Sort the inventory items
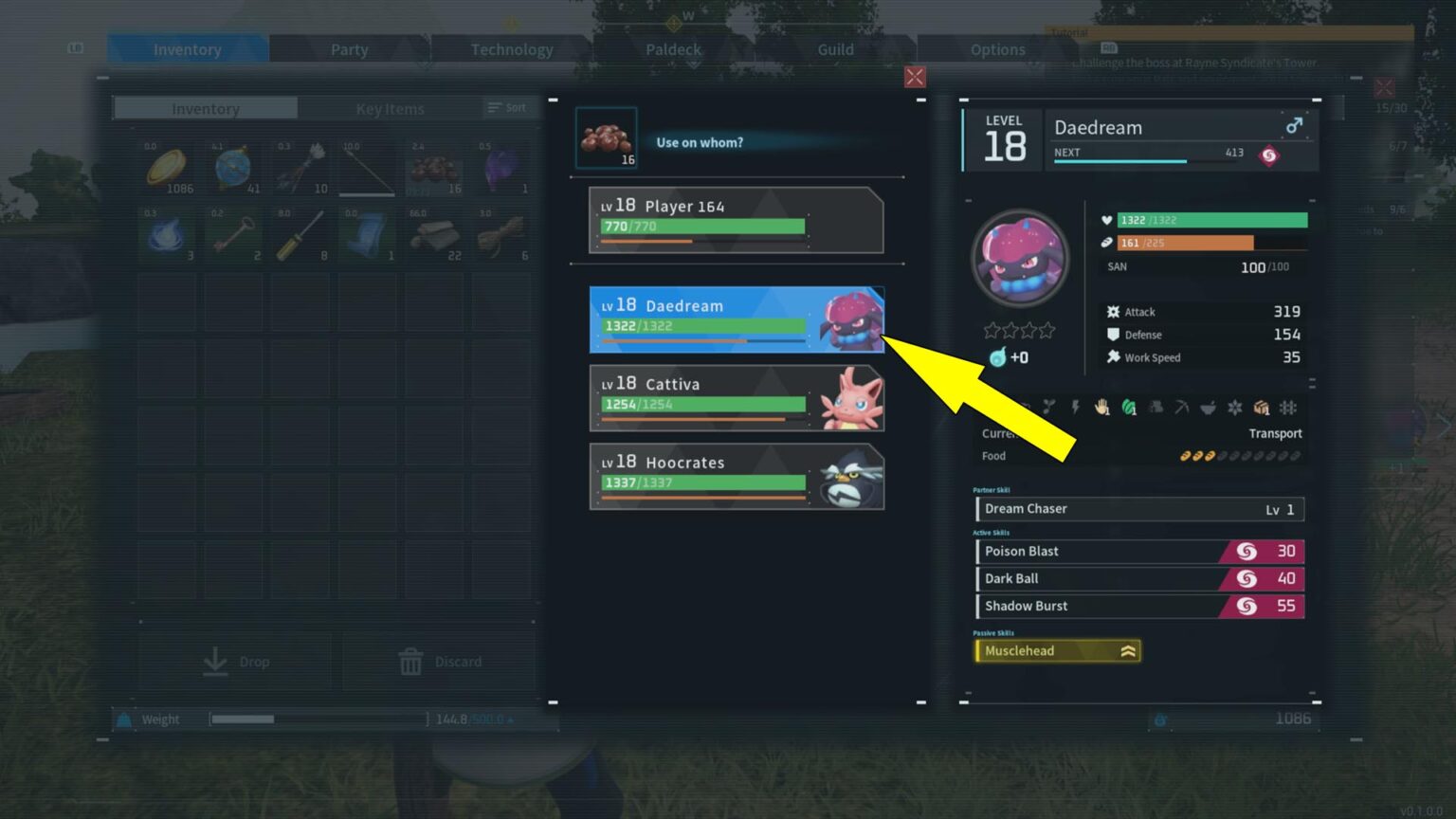The width and height of the screenshot is (1456, 819). [507, 108]
